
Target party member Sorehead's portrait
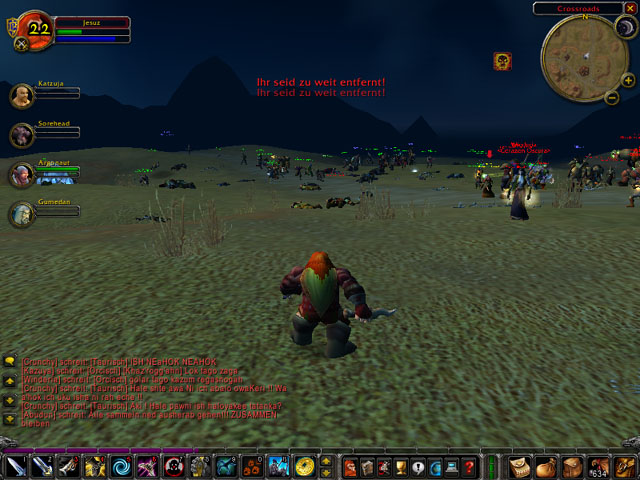coord(21,135)
